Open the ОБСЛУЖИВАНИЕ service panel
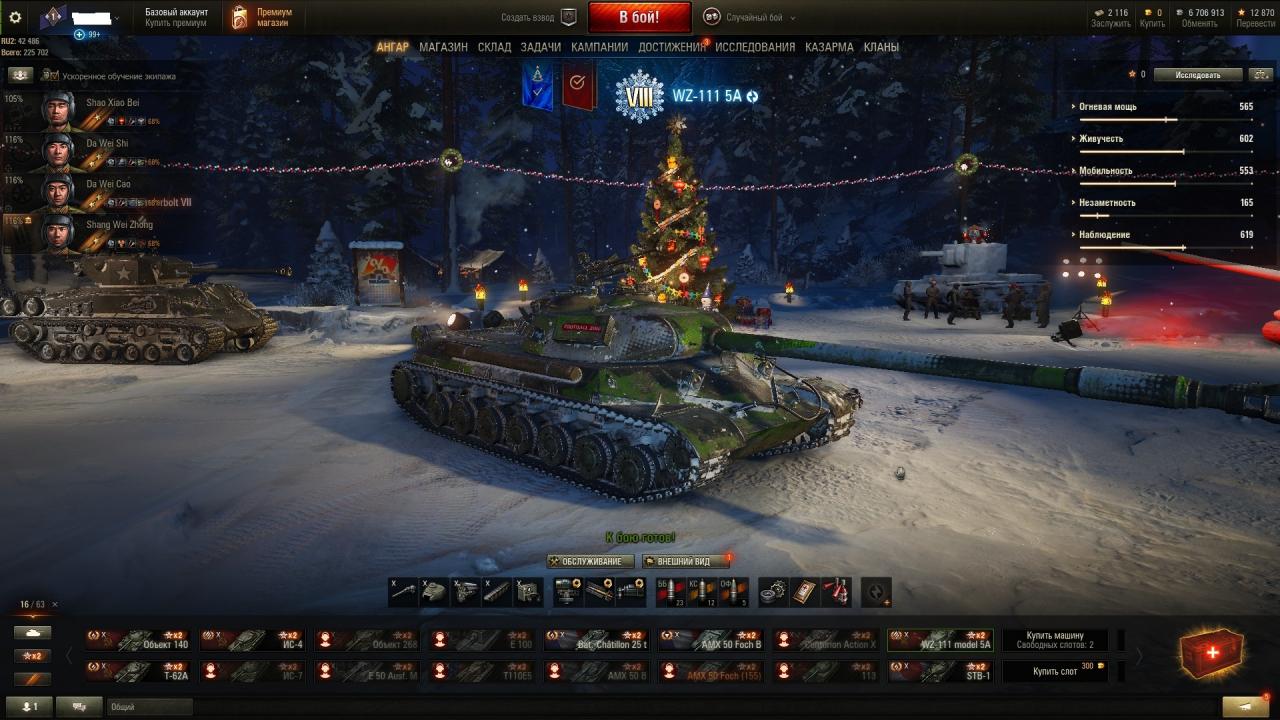 pyautogui.click(x=590, y=561)
